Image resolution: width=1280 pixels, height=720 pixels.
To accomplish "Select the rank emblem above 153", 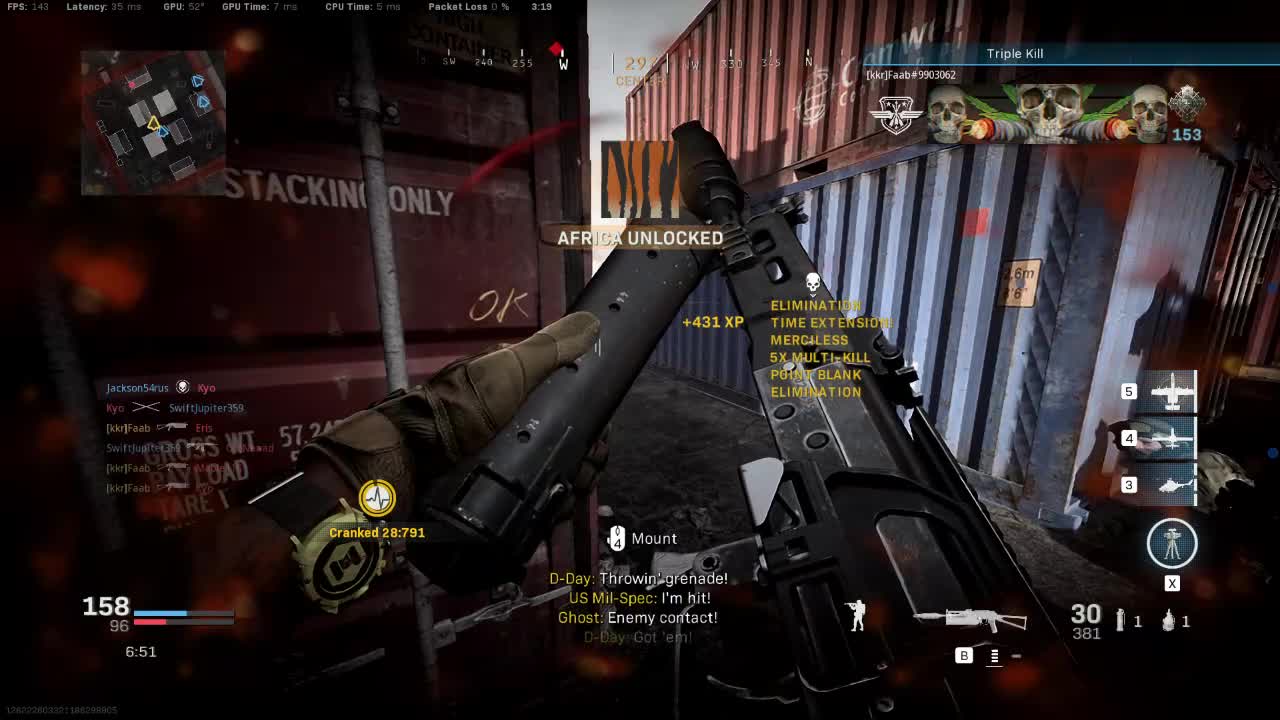I will click(x=1187, y=103).
